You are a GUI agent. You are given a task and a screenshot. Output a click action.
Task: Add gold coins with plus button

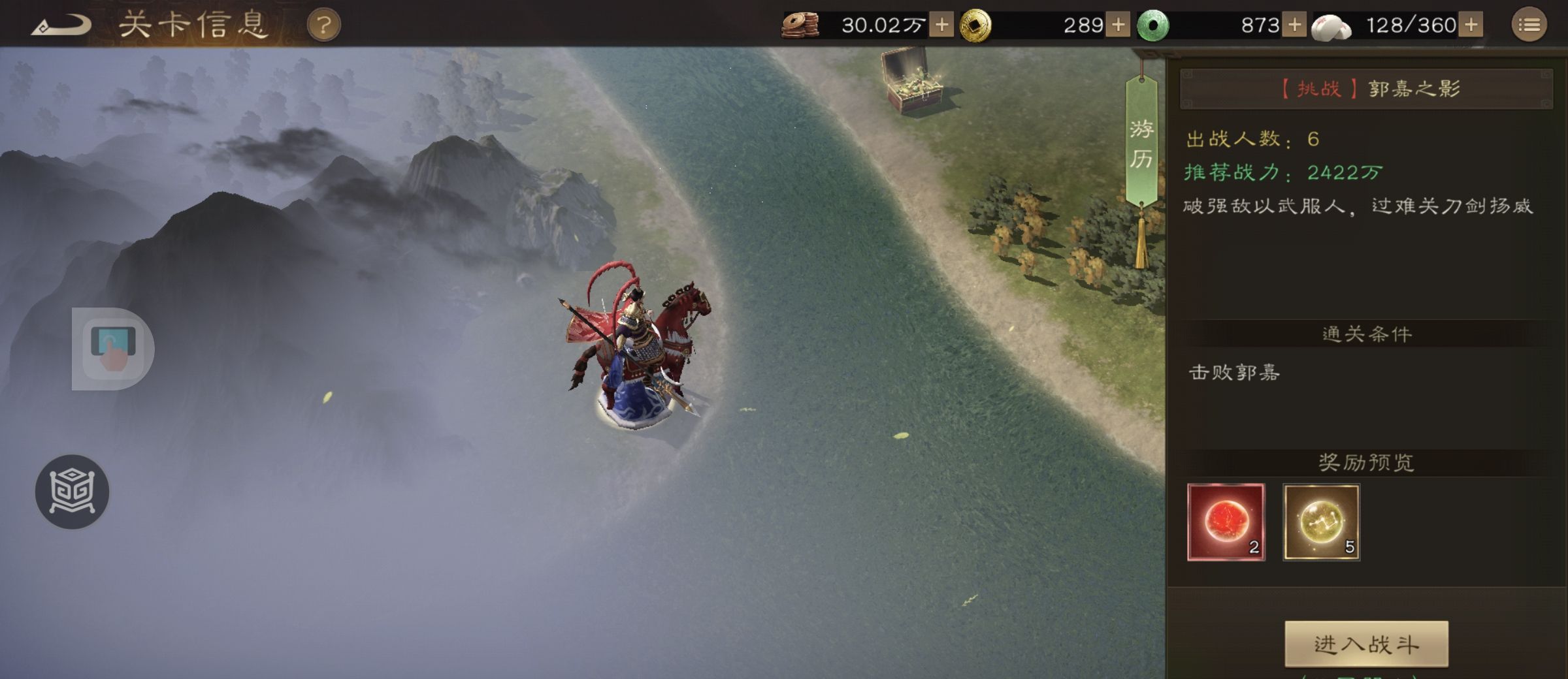coord(1118,25)
